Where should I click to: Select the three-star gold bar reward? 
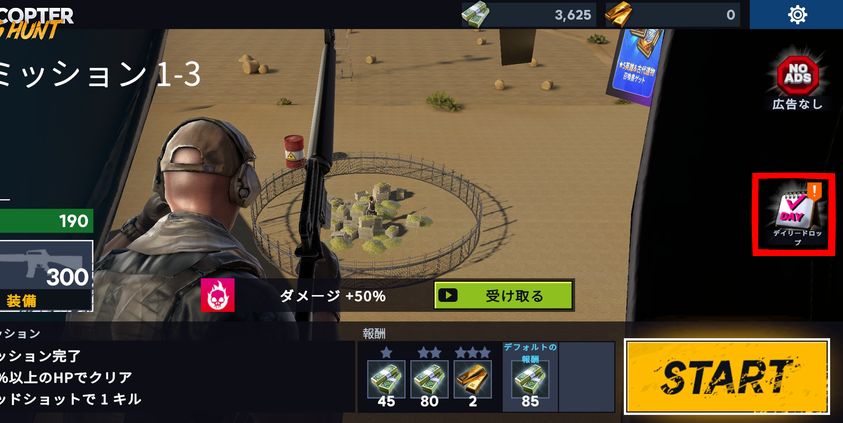(x=473, y=381)
